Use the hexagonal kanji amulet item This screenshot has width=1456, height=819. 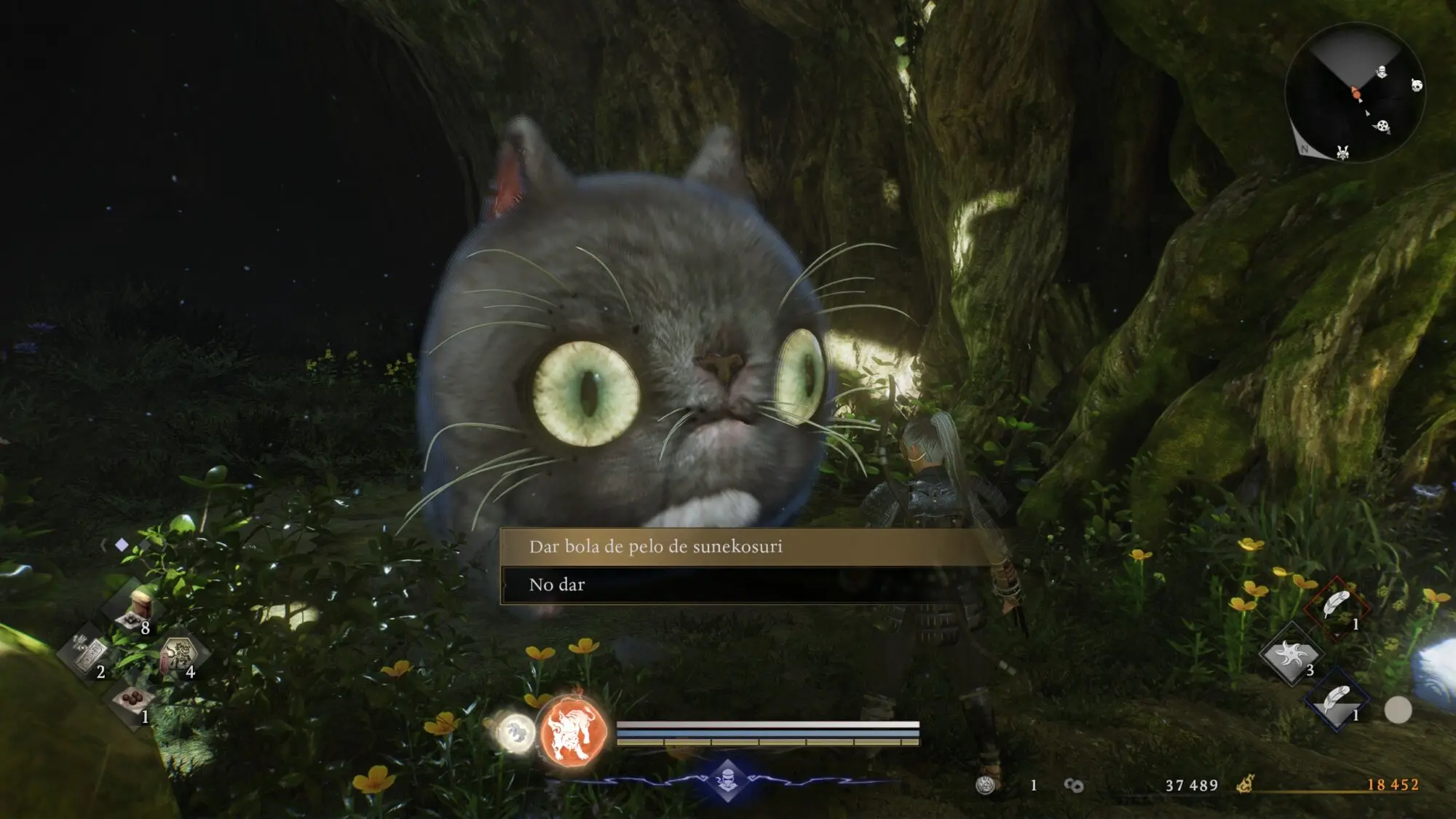click(179, 652)
